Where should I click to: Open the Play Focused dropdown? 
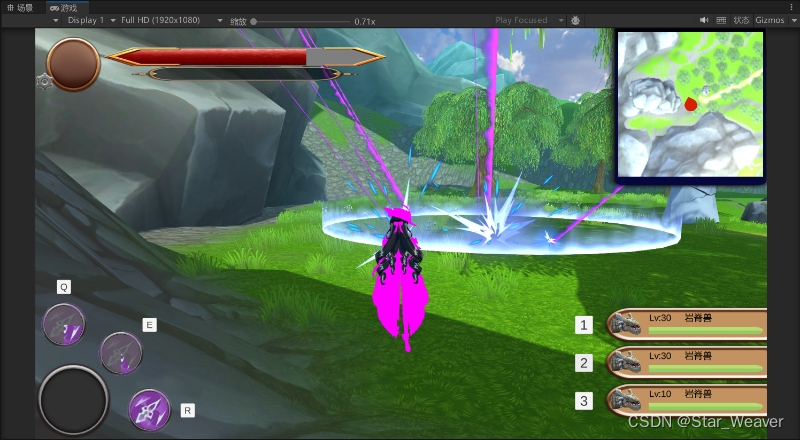tap(529, 20)
